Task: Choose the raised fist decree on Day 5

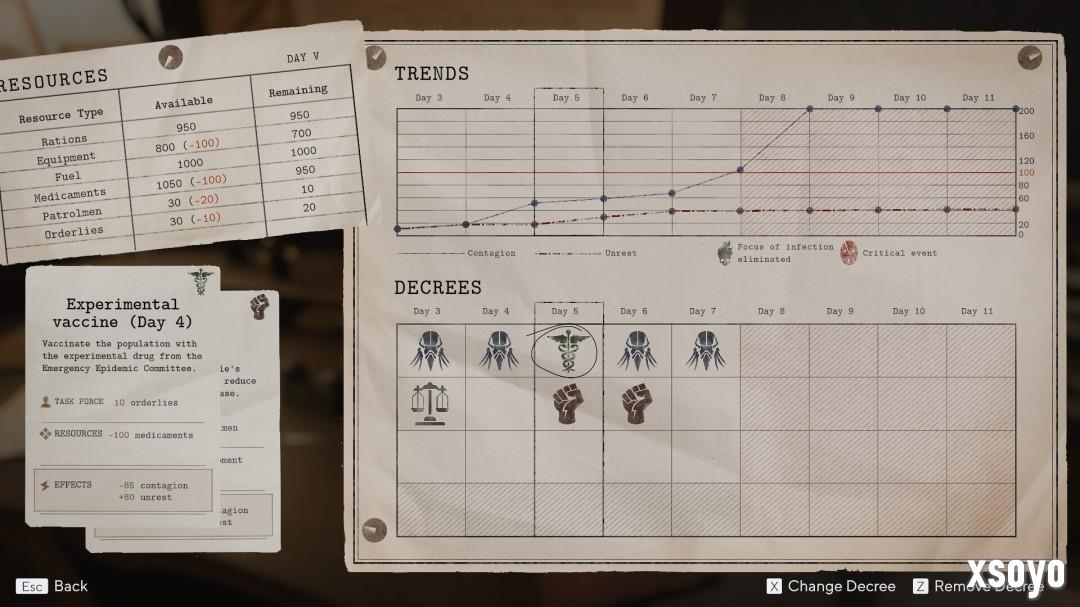Action: click(567, 404)
